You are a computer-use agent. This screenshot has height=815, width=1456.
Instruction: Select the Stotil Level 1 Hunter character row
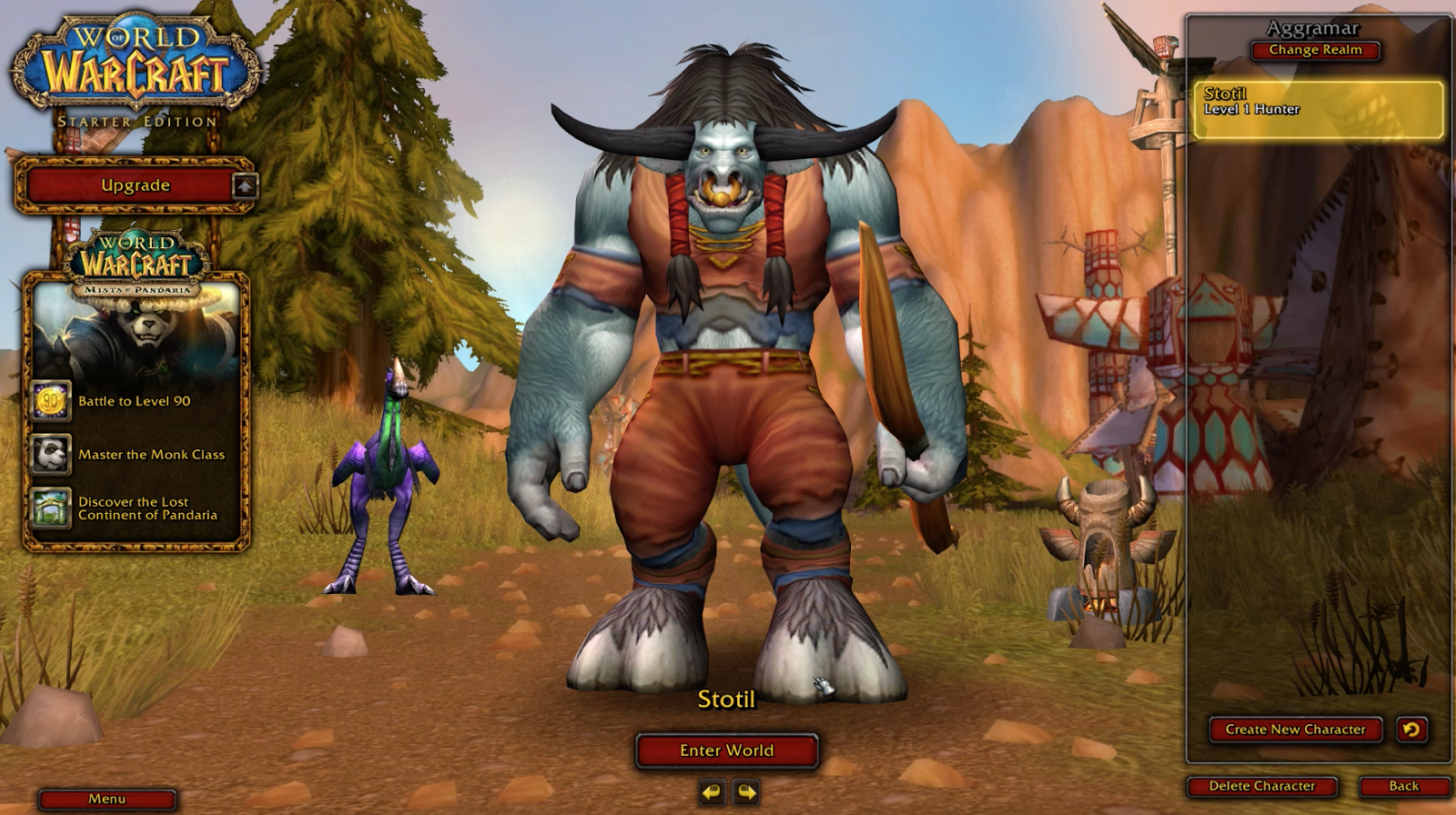pos(1318,109)
